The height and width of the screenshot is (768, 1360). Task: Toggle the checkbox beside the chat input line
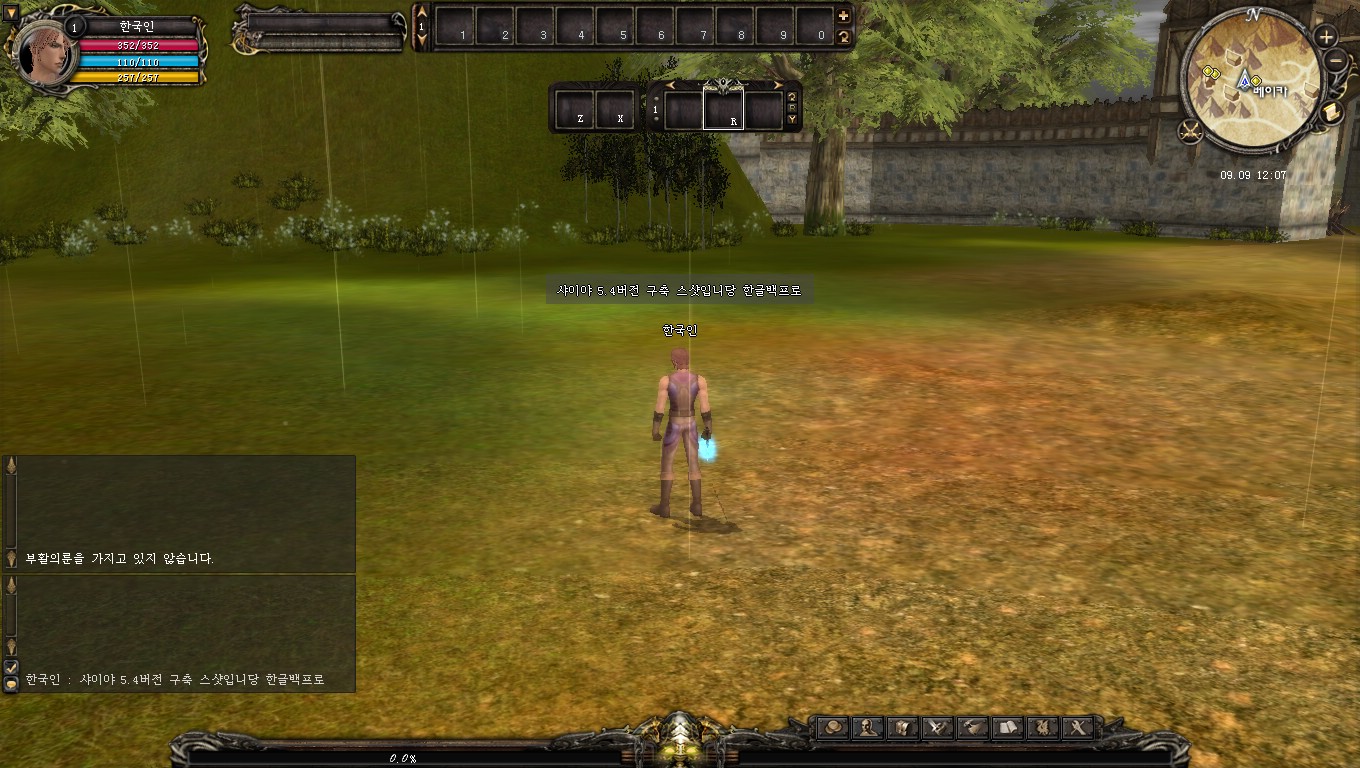pyautogui.click(x=13, y=666)
